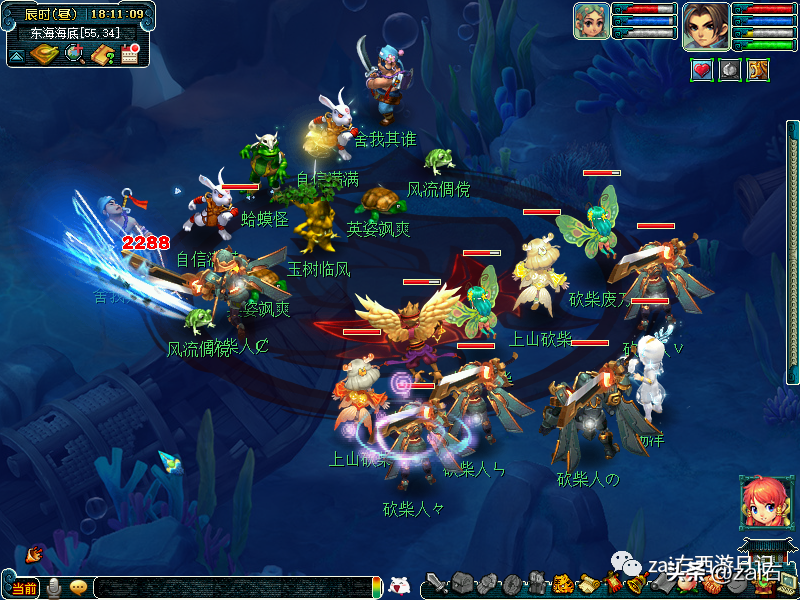Open the world map magnifier icon
Image resolution: width=800 pixels, height=600 pixels.
pyautogui.click(x=75, y=54)
